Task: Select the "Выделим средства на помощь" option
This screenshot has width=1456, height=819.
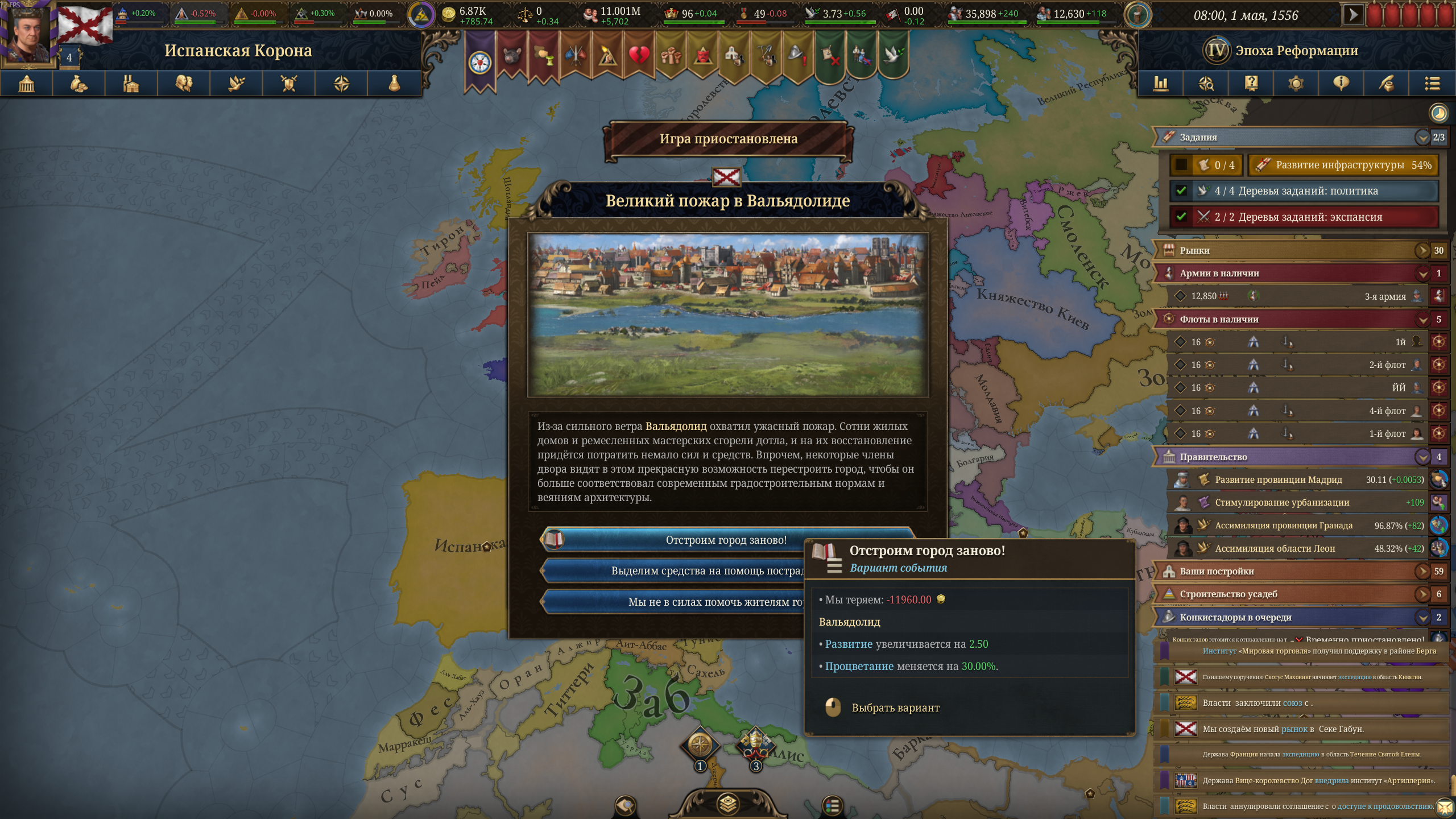Action: coord(671,570)
